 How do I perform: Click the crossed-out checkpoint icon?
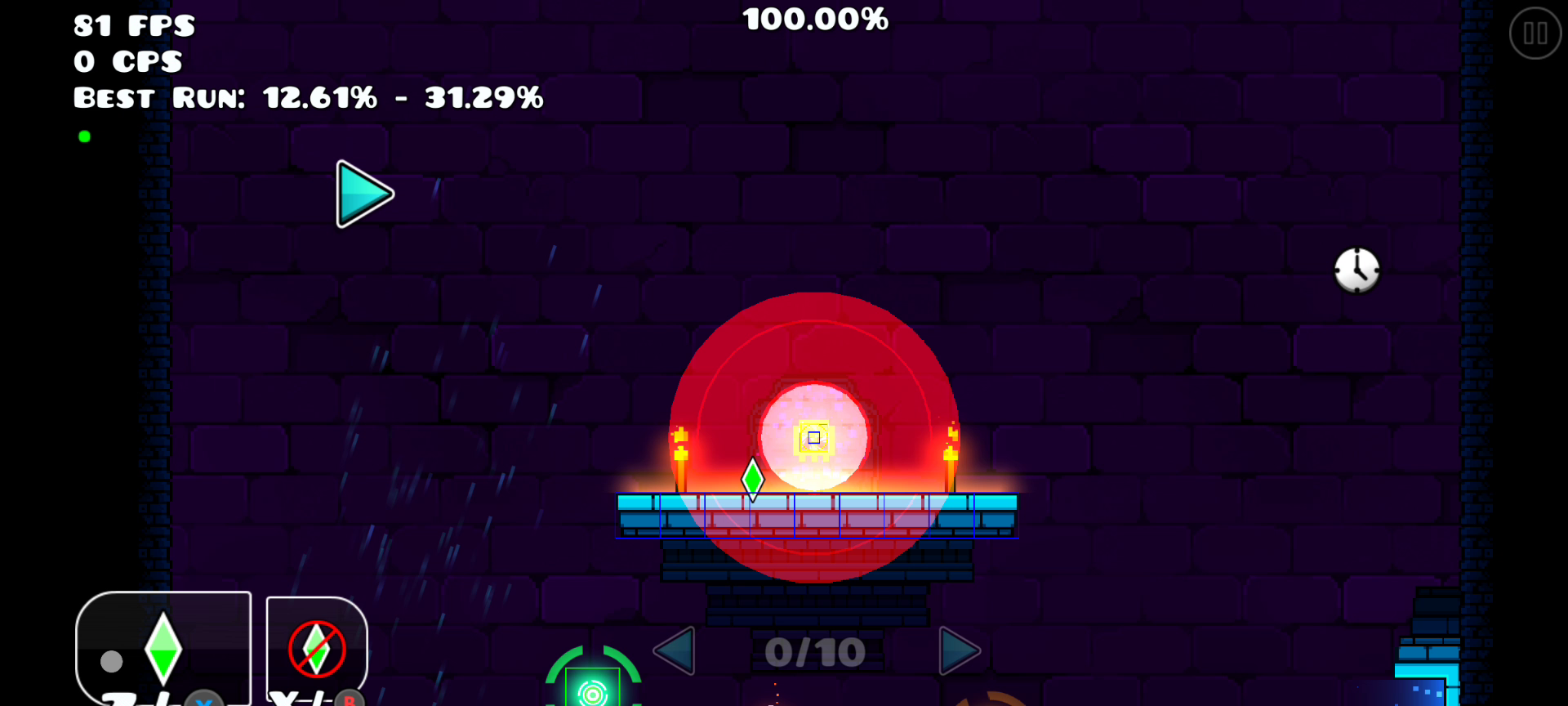pos(315,648)
